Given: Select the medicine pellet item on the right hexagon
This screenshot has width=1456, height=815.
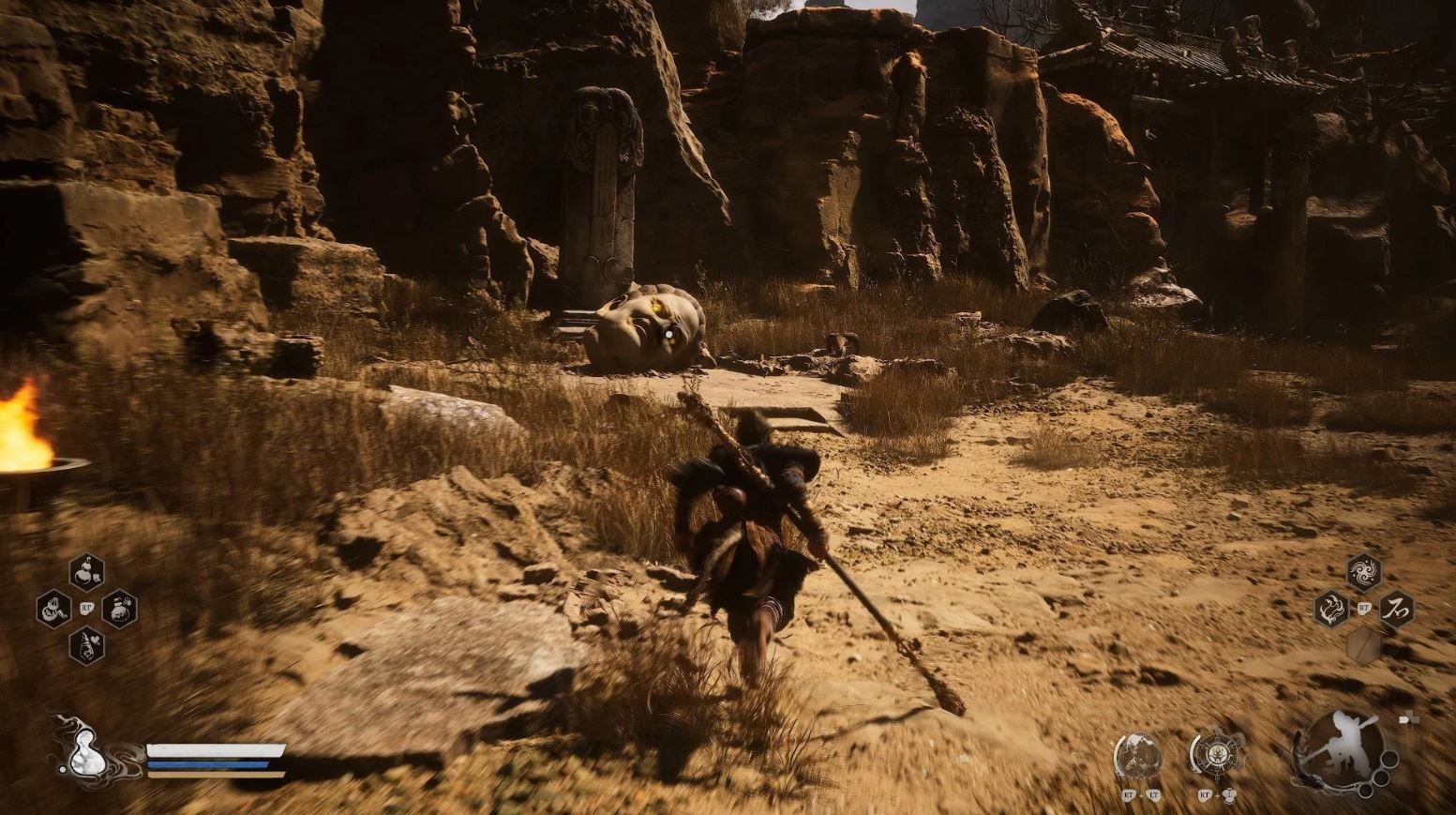Looking at the screenshot, I should 120,611.
